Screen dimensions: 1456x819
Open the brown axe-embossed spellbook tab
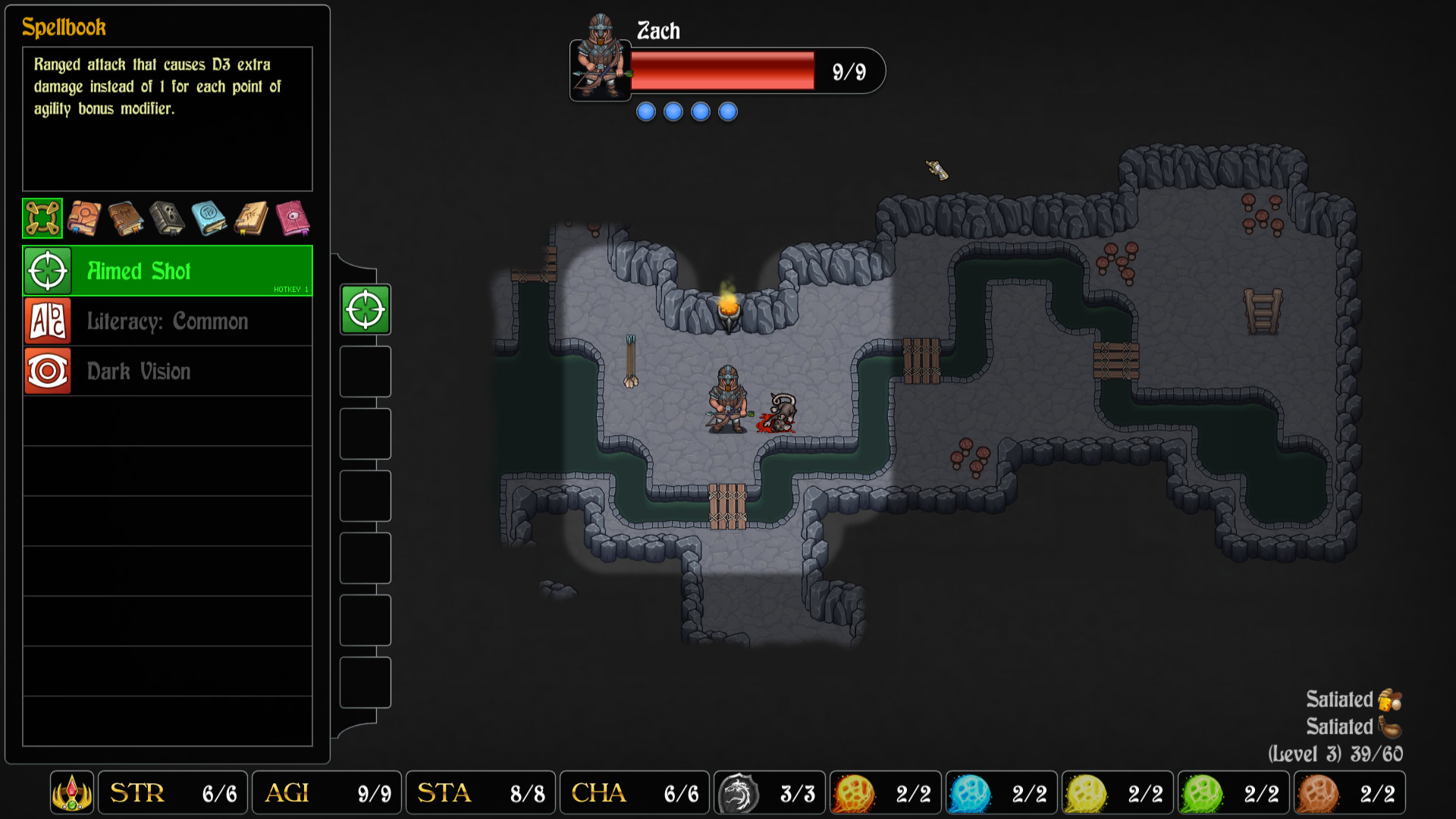click(x=126, y=218)
